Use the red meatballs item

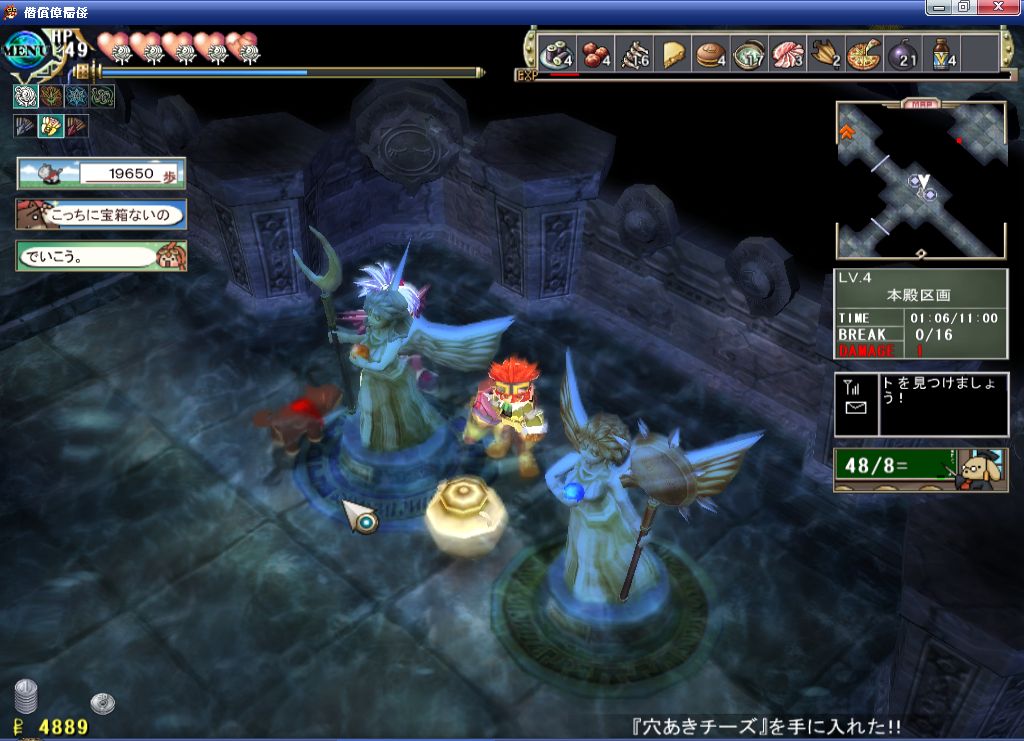pos(597,53)
